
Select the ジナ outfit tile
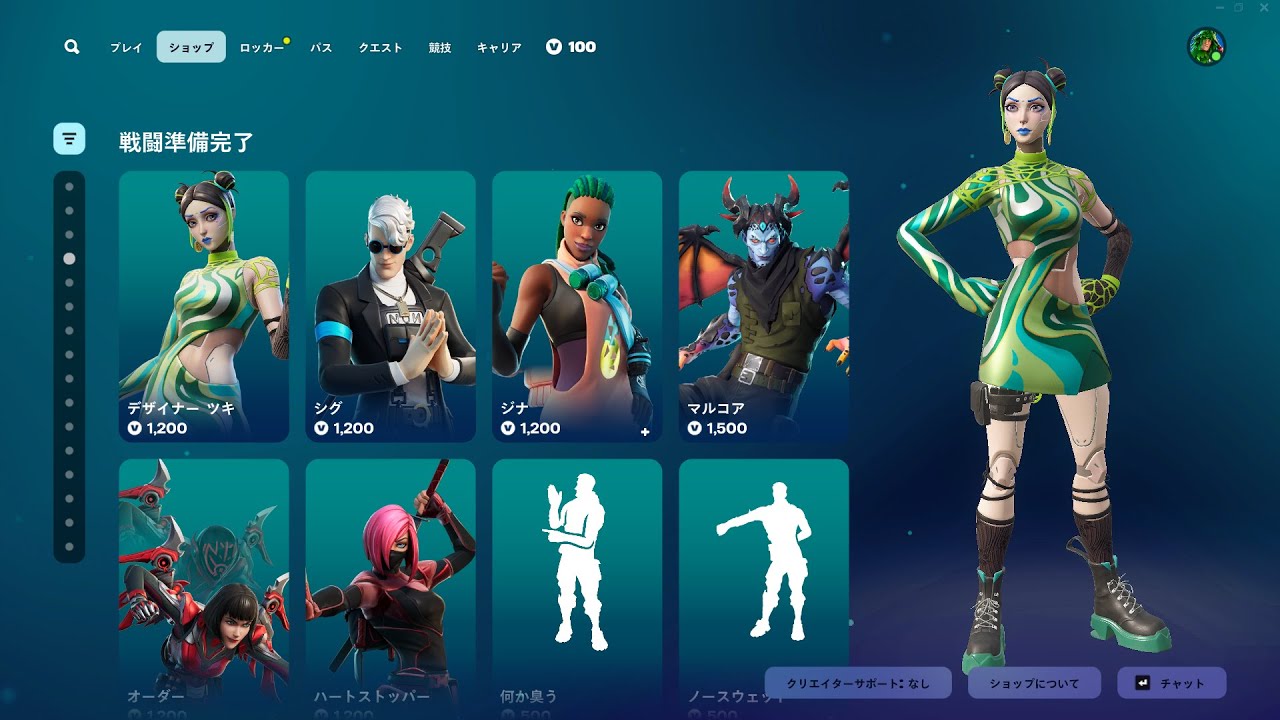tap(577, 306)
